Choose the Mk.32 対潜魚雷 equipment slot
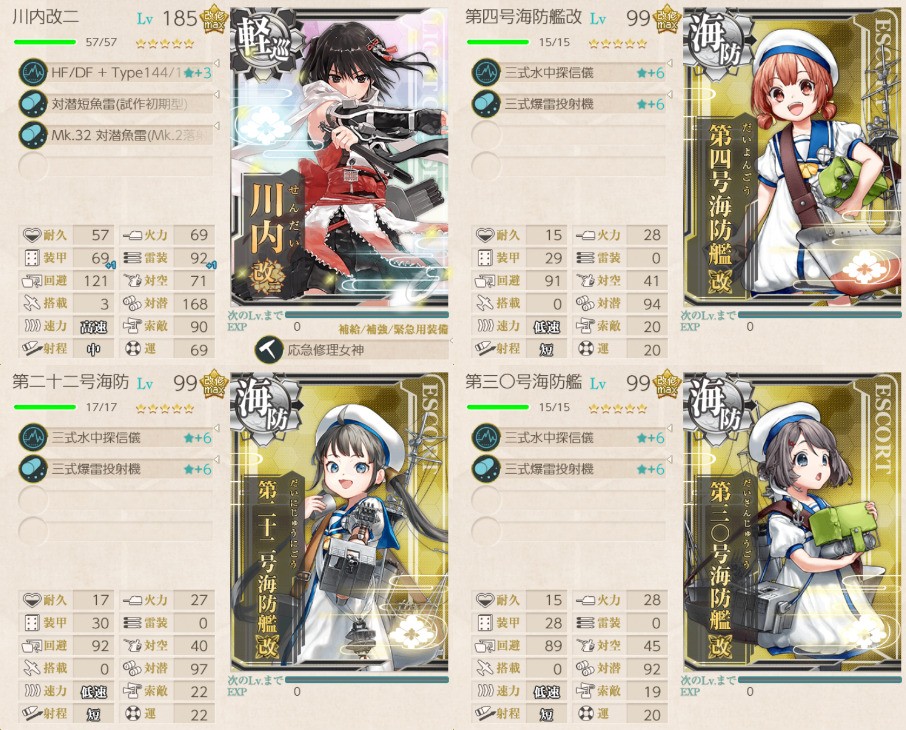This screenshot has height=730, width=906. click(x=120, y=134)
